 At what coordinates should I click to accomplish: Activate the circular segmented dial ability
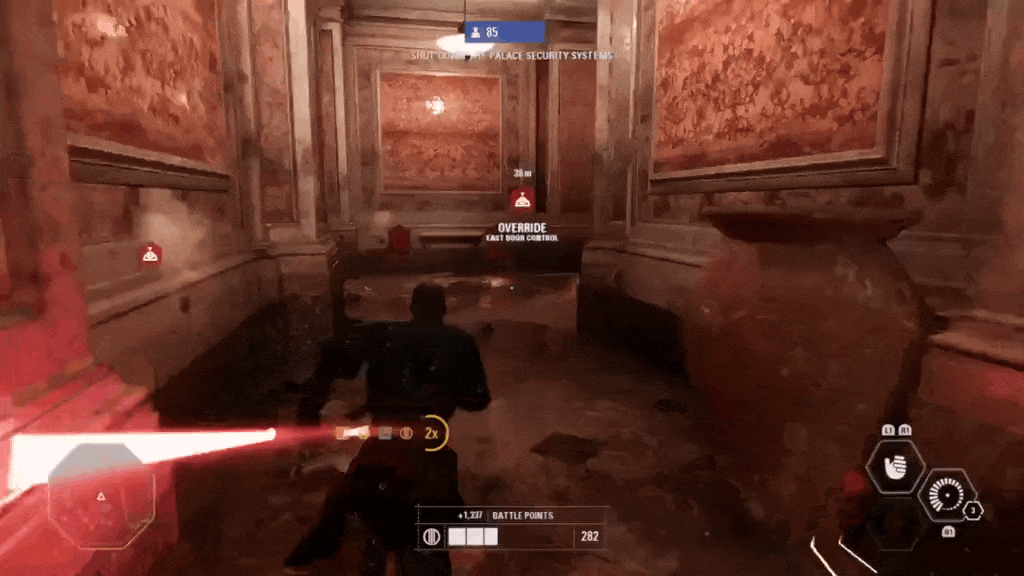click(x=946, y=496)
